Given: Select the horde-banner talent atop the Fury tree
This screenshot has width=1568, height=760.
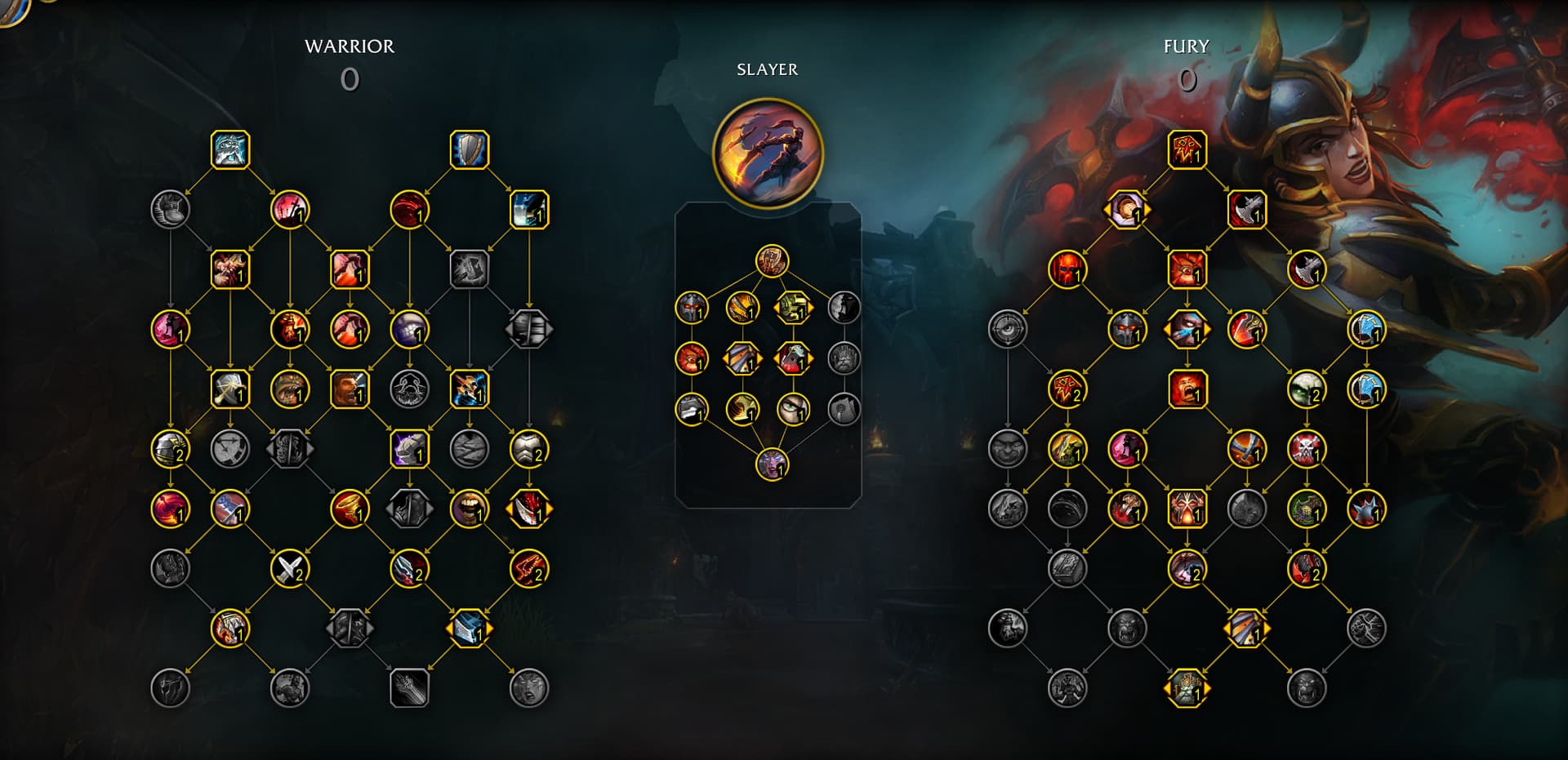Looking at the screenshot, I should [1187, 150].
